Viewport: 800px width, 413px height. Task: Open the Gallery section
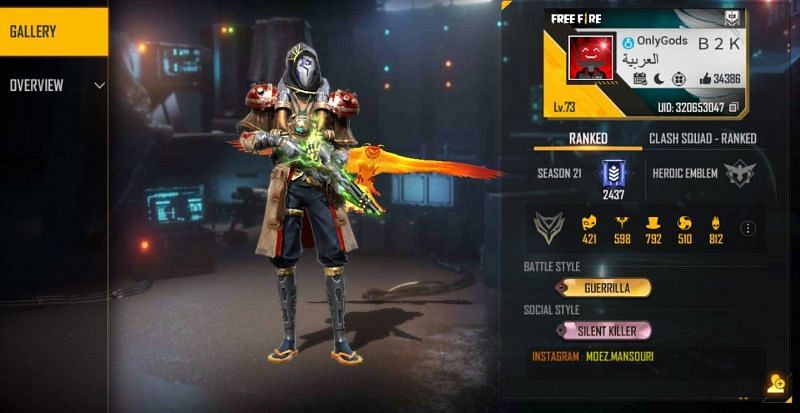(50, 31)
